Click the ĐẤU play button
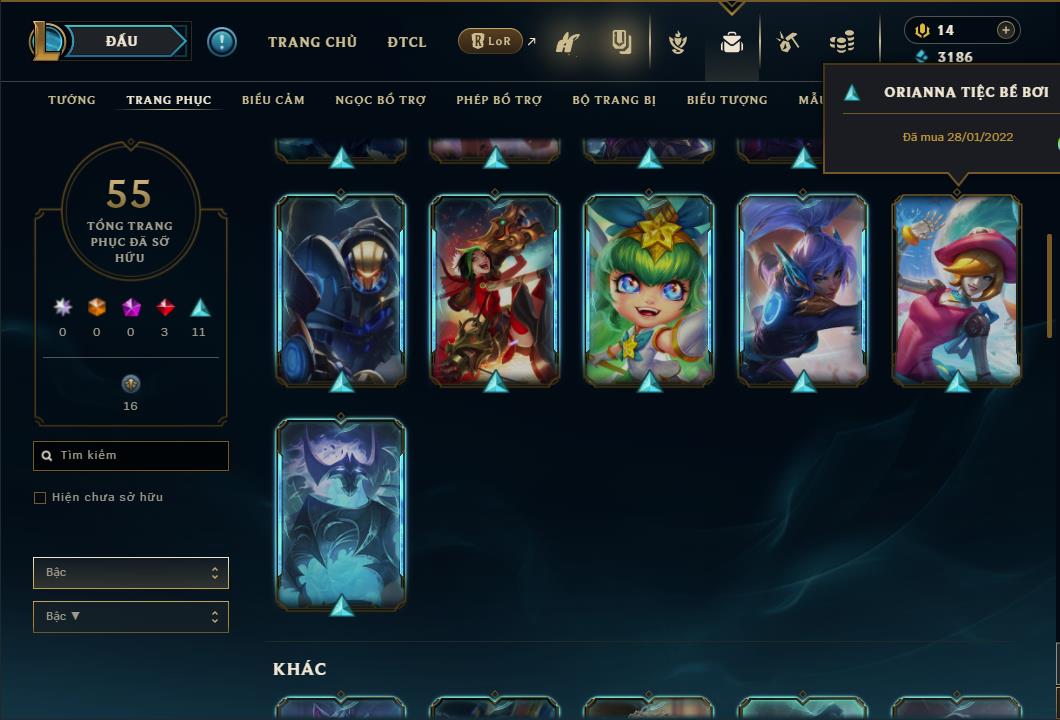 [122, 41]
